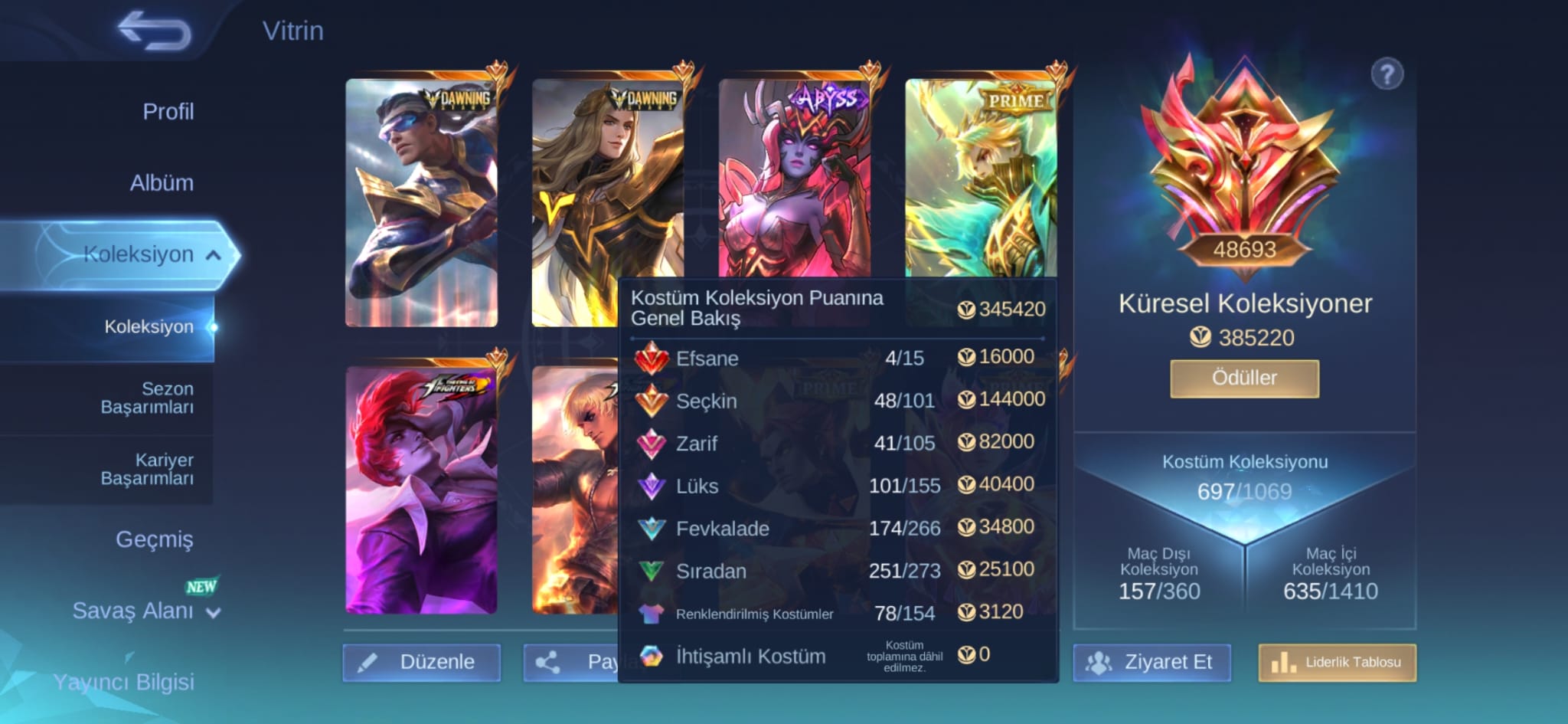Open the question mark help icon
Screen dimensions: 1568x724
[x=1387, y=75]
